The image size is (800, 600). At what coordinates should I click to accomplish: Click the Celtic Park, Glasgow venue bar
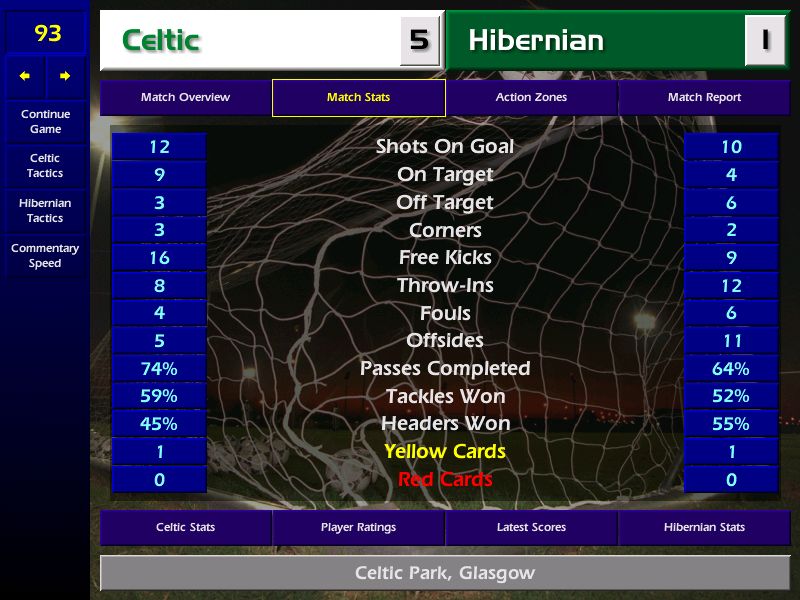point(444,573)
